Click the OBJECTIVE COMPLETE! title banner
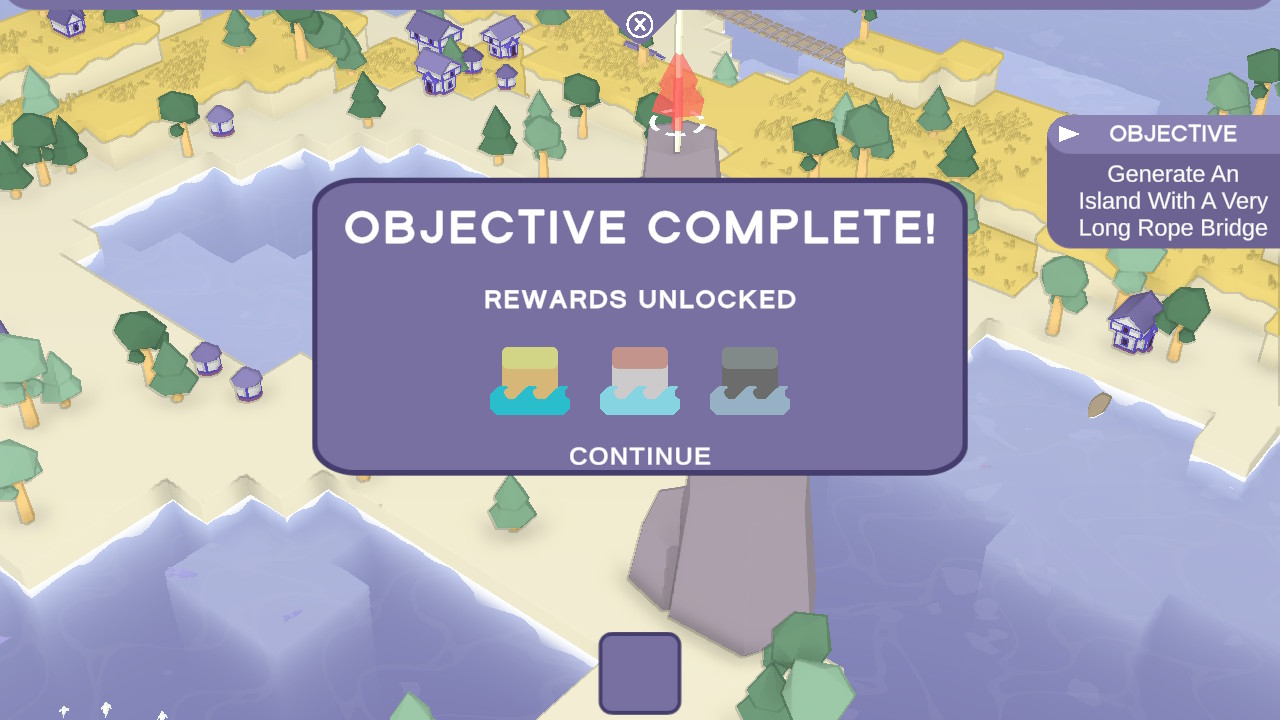Image resolution: width=1280 pixels, height=720 pixels. [x=640, y=229]
